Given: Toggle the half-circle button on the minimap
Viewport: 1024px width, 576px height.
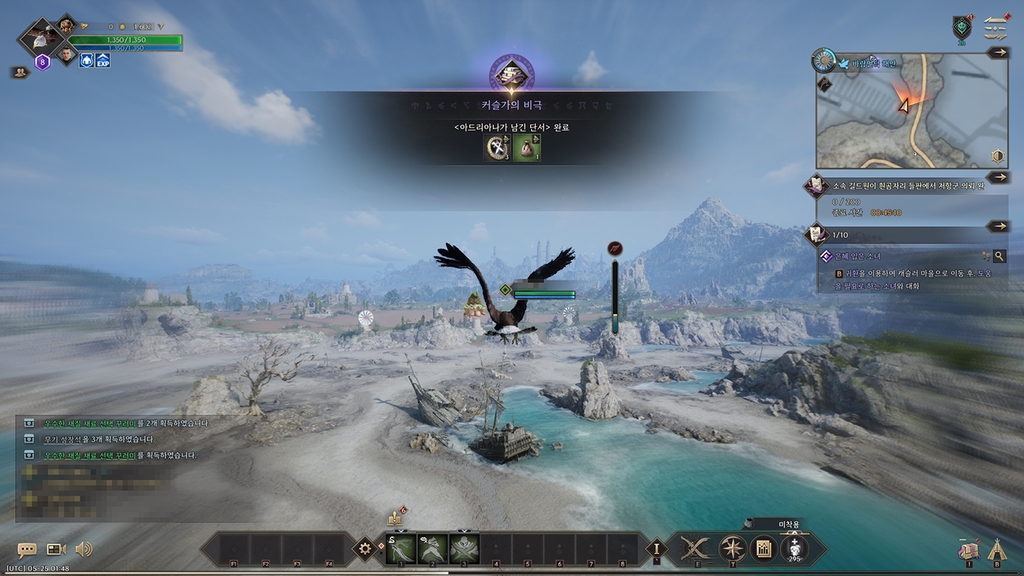Looking at the screenshot, I should point(997,157).
